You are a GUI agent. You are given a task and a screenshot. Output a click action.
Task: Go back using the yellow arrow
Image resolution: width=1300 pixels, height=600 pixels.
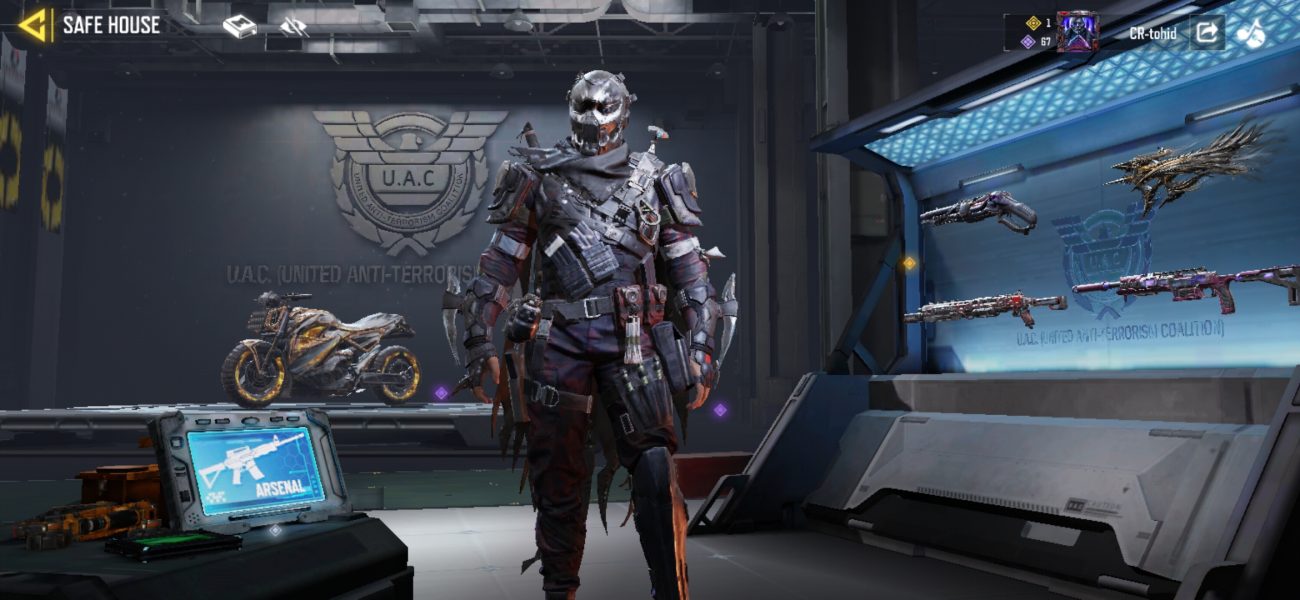(35, 25)
